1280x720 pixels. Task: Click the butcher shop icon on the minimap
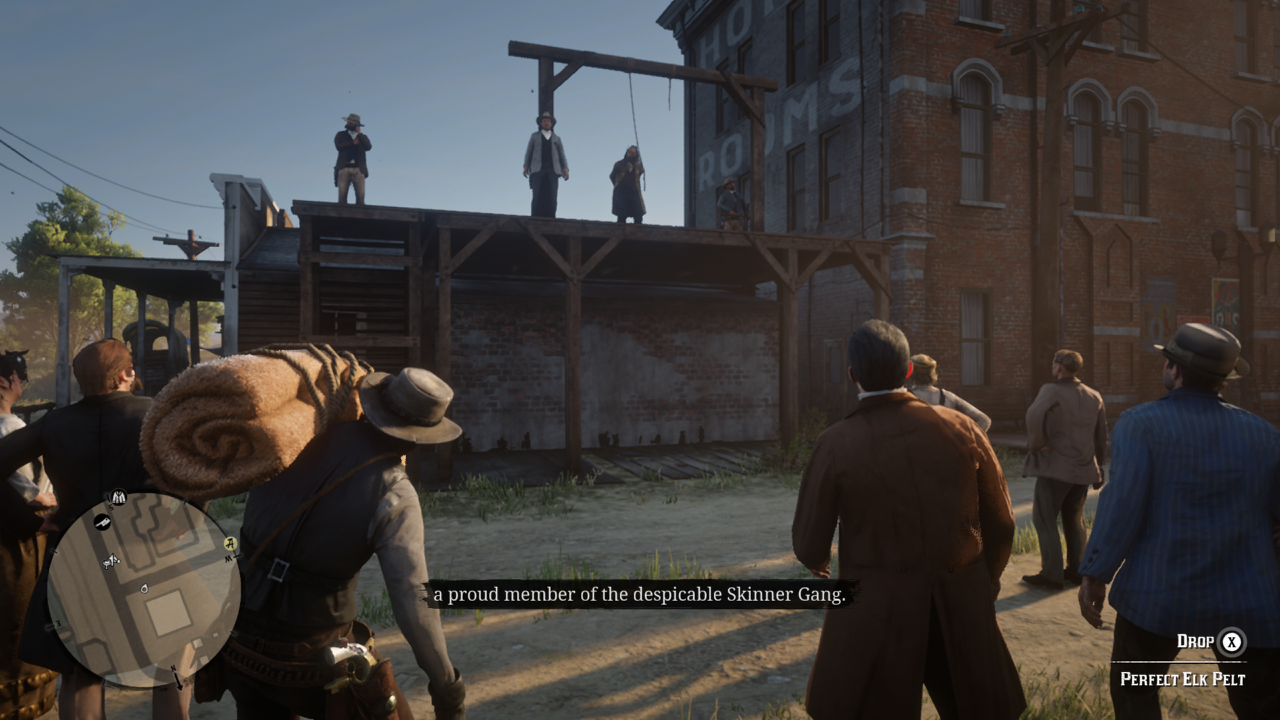point(101,521)
